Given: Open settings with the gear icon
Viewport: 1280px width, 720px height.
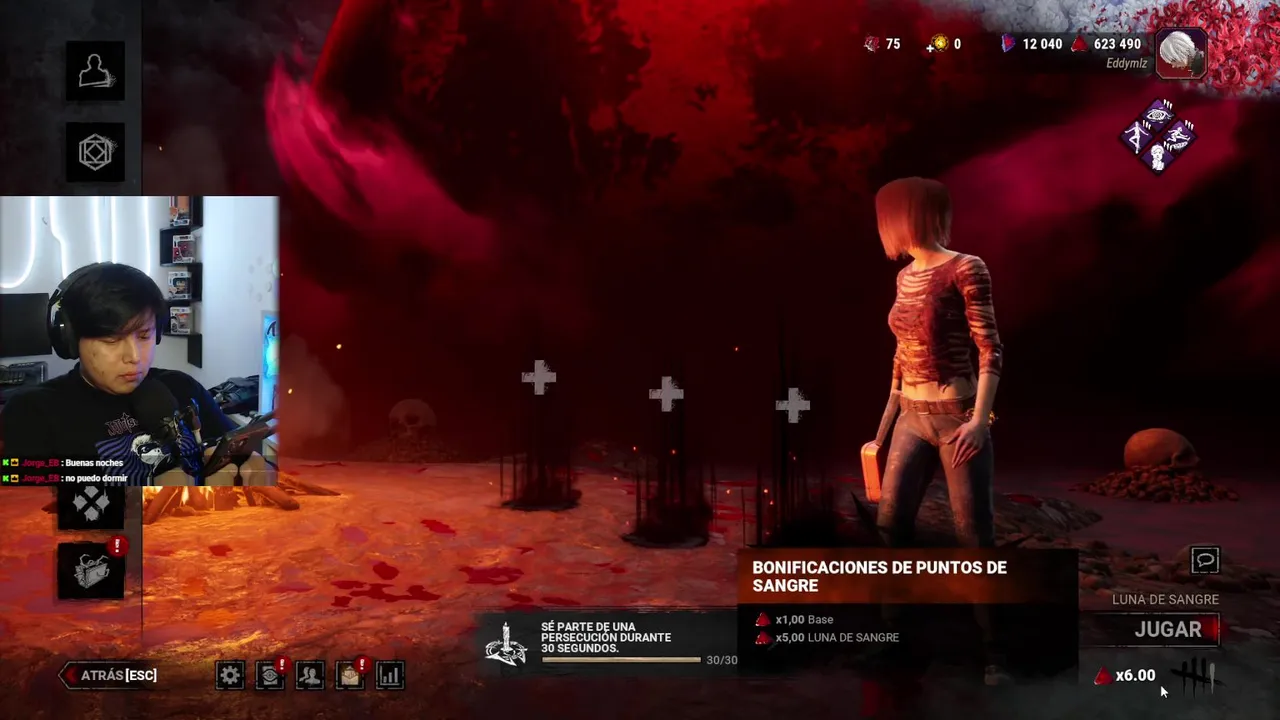Looking at the screenshot, I should click(230, 675).
